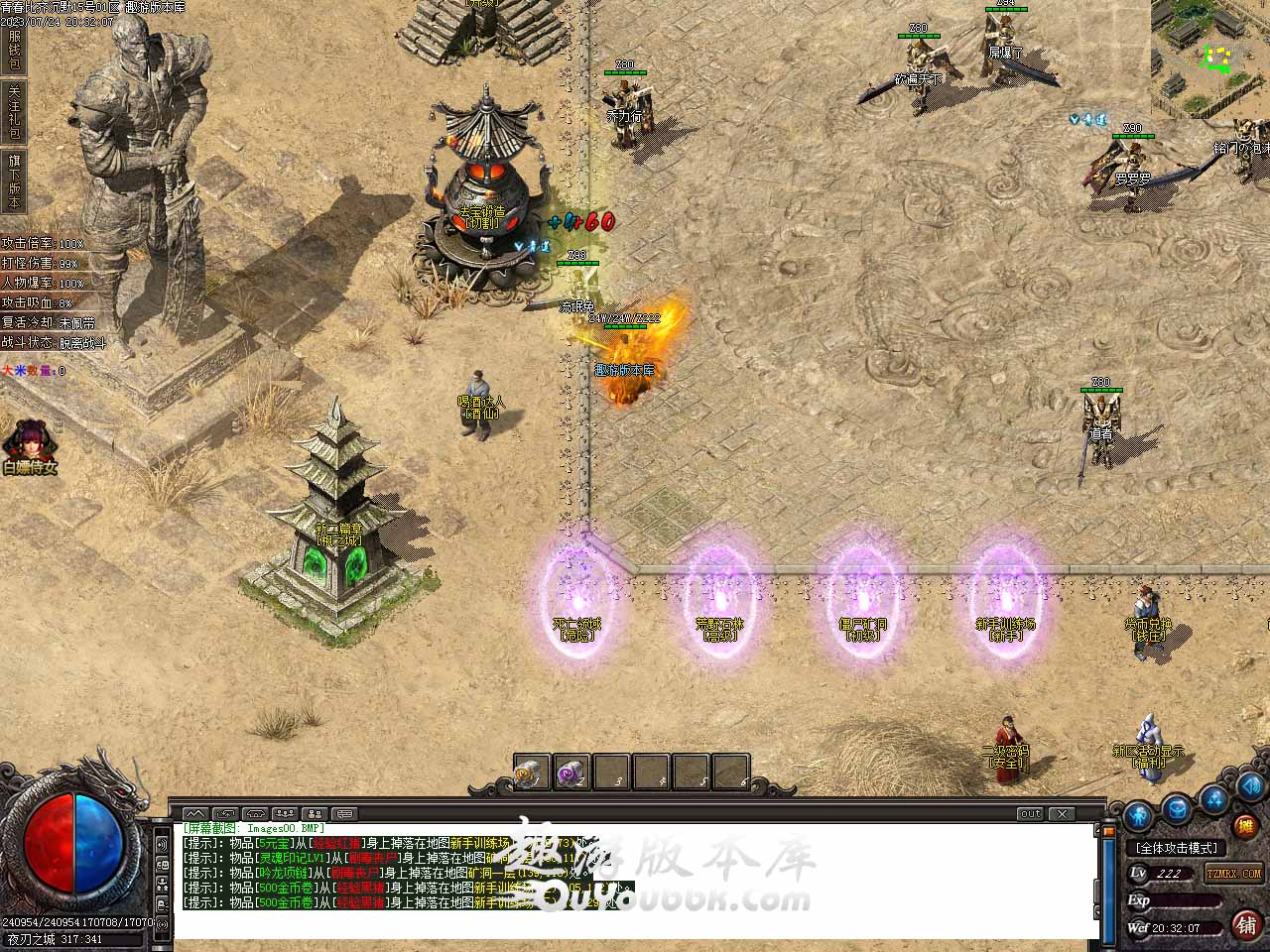The width and height of the screenshot is (1270, 952).
Task: Click the TZMRX.COM link button
Action: [1233, 874]
